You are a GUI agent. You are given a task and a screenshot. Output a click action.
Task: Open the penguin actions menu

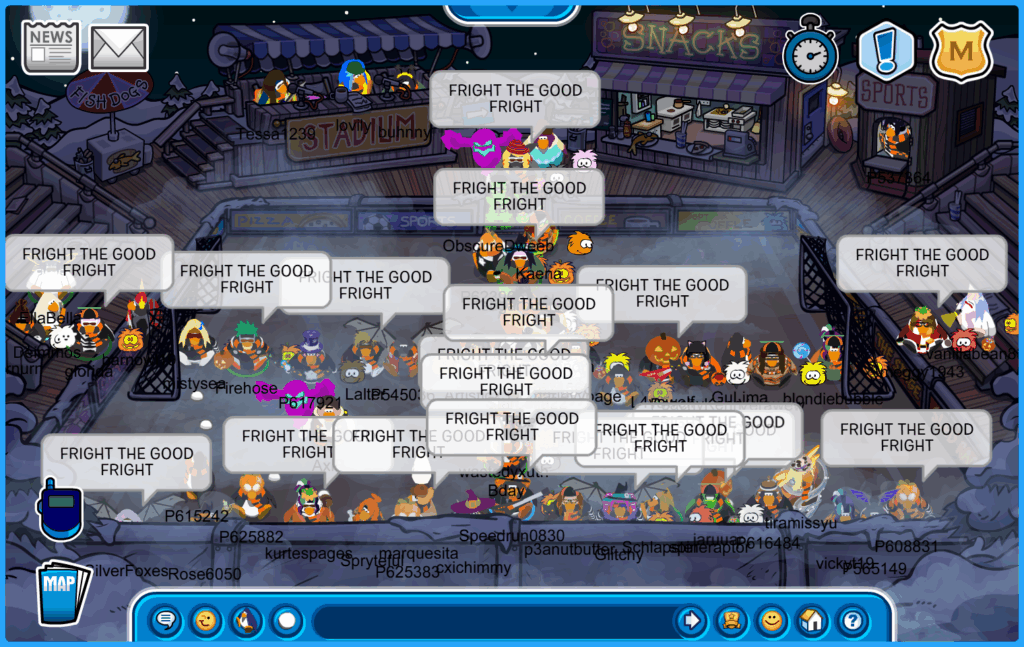(246, 621)
